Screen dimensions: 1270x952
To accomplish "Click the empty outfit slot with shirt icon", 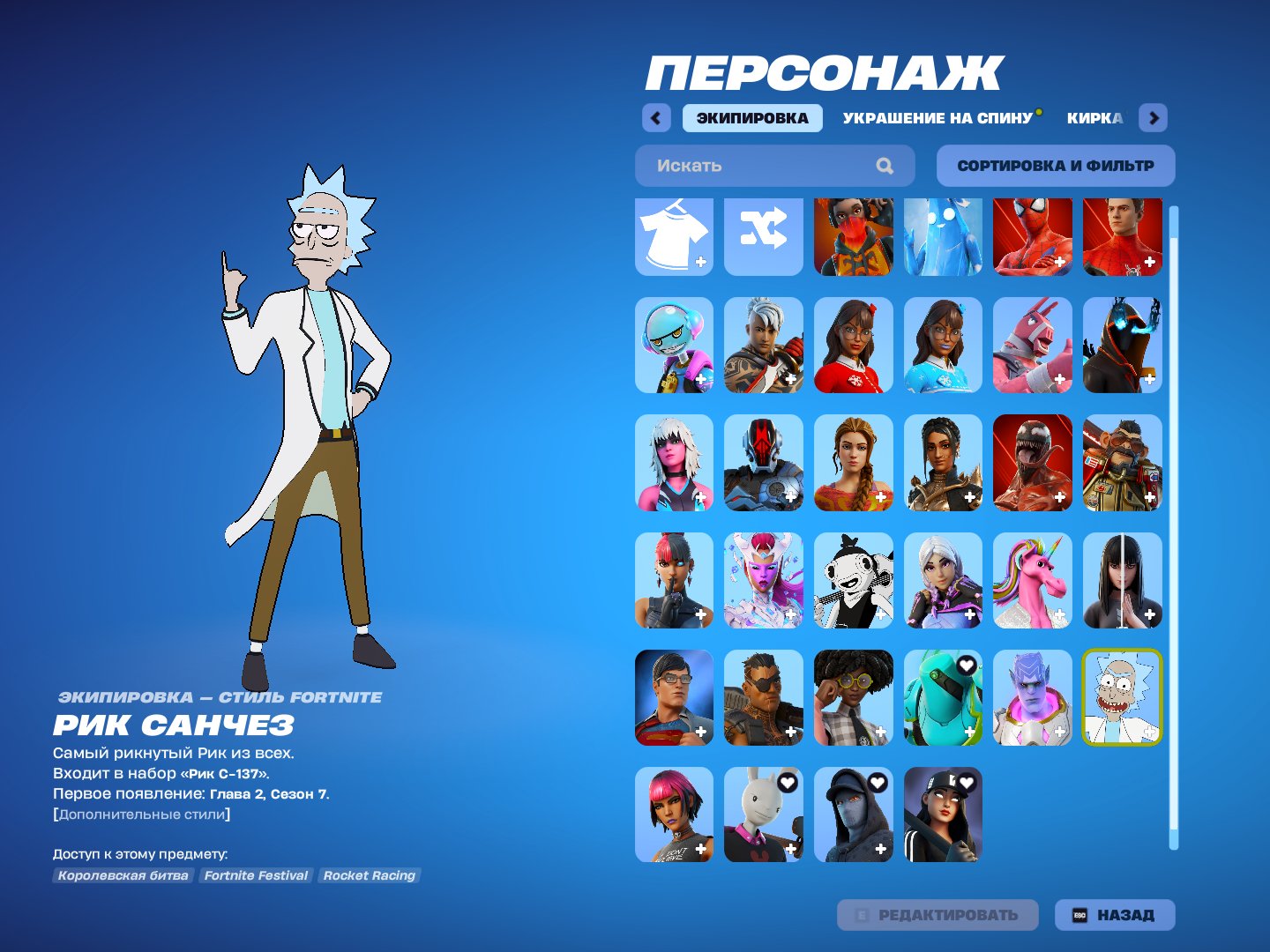I will pyautogui.click(x=673, y=236).
